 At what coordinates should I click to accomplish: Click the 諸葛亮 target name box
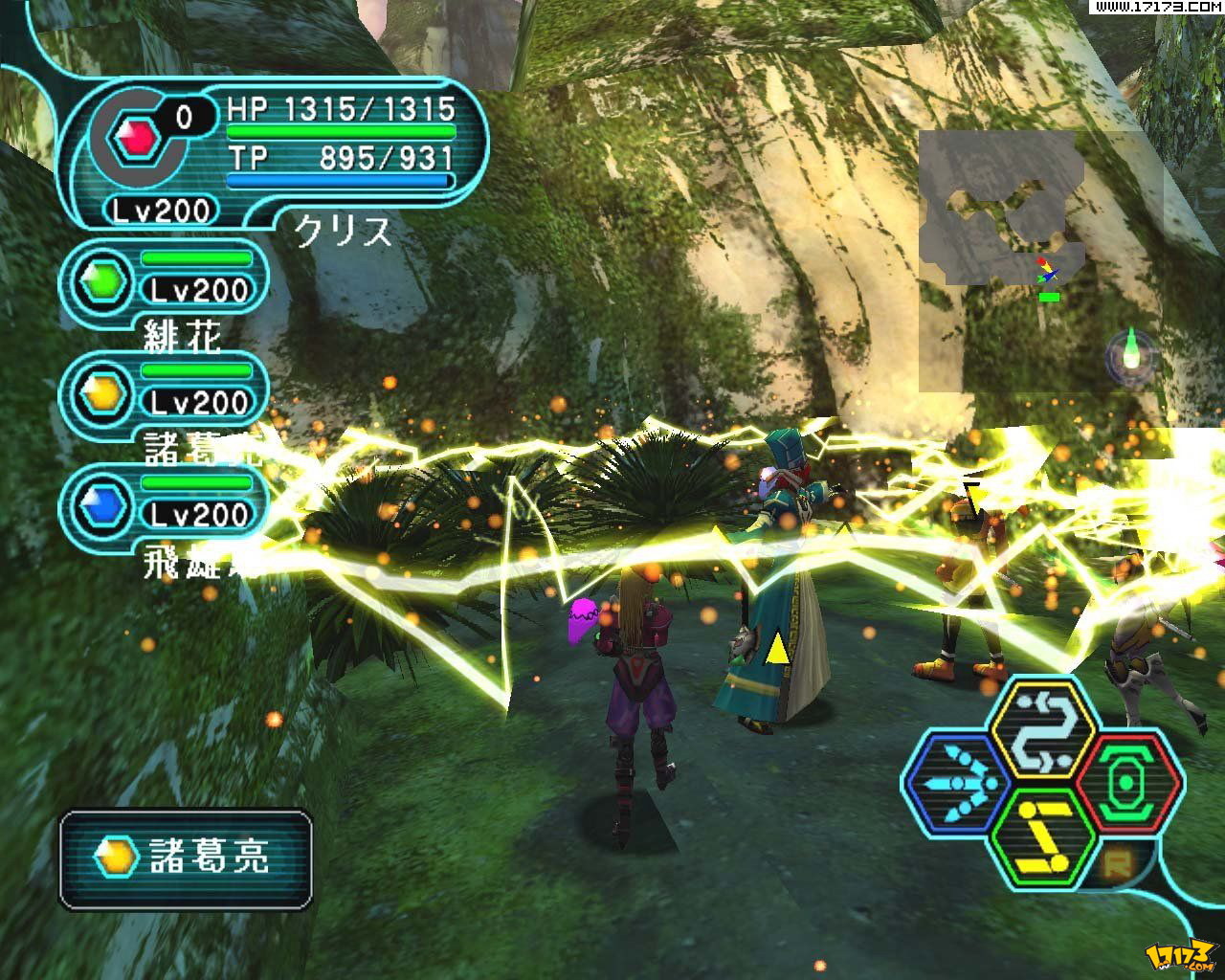tap(187, 858)
